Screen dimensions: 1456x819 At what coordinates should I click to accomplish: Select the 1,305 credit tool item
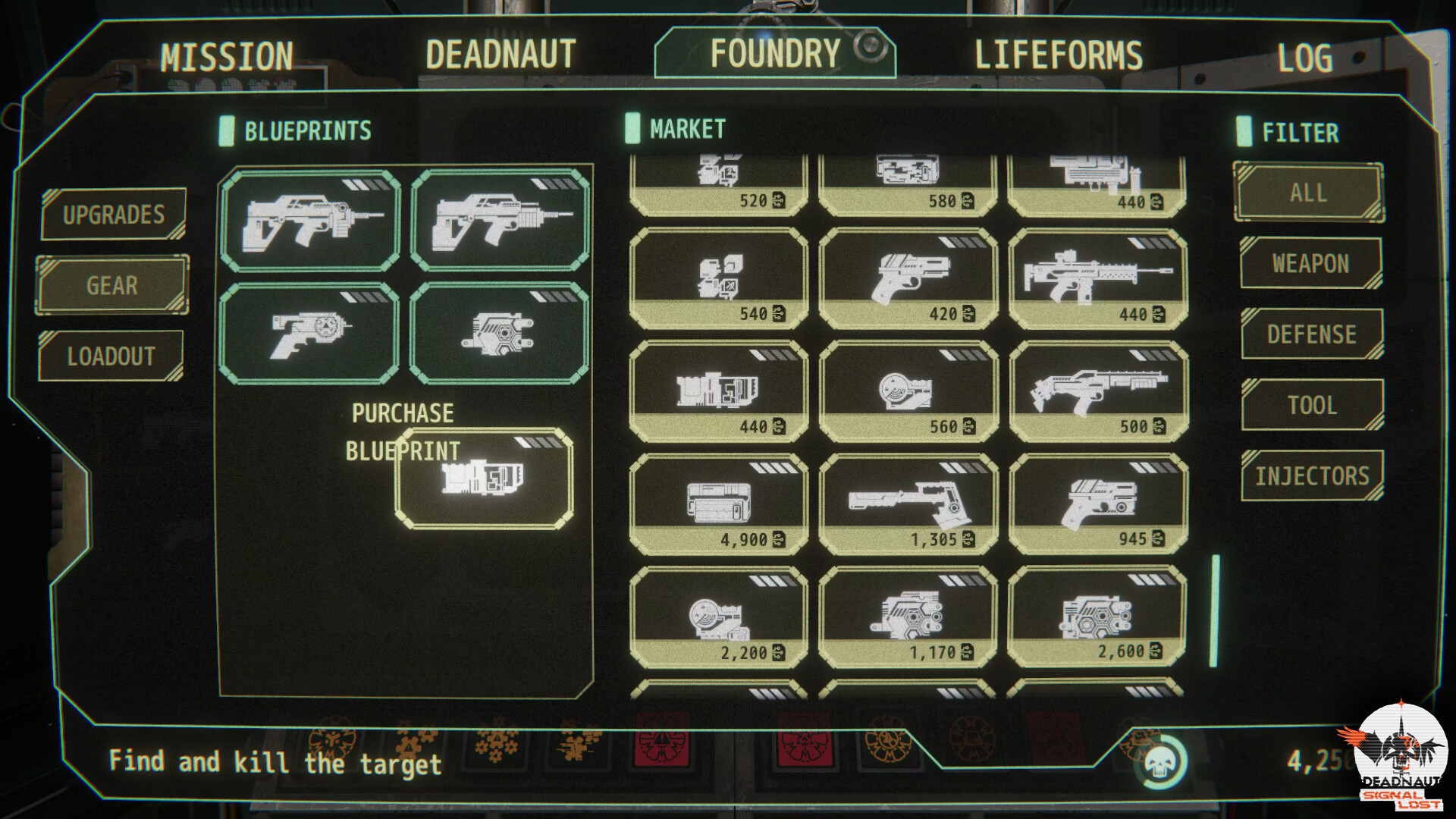(908, 500)
